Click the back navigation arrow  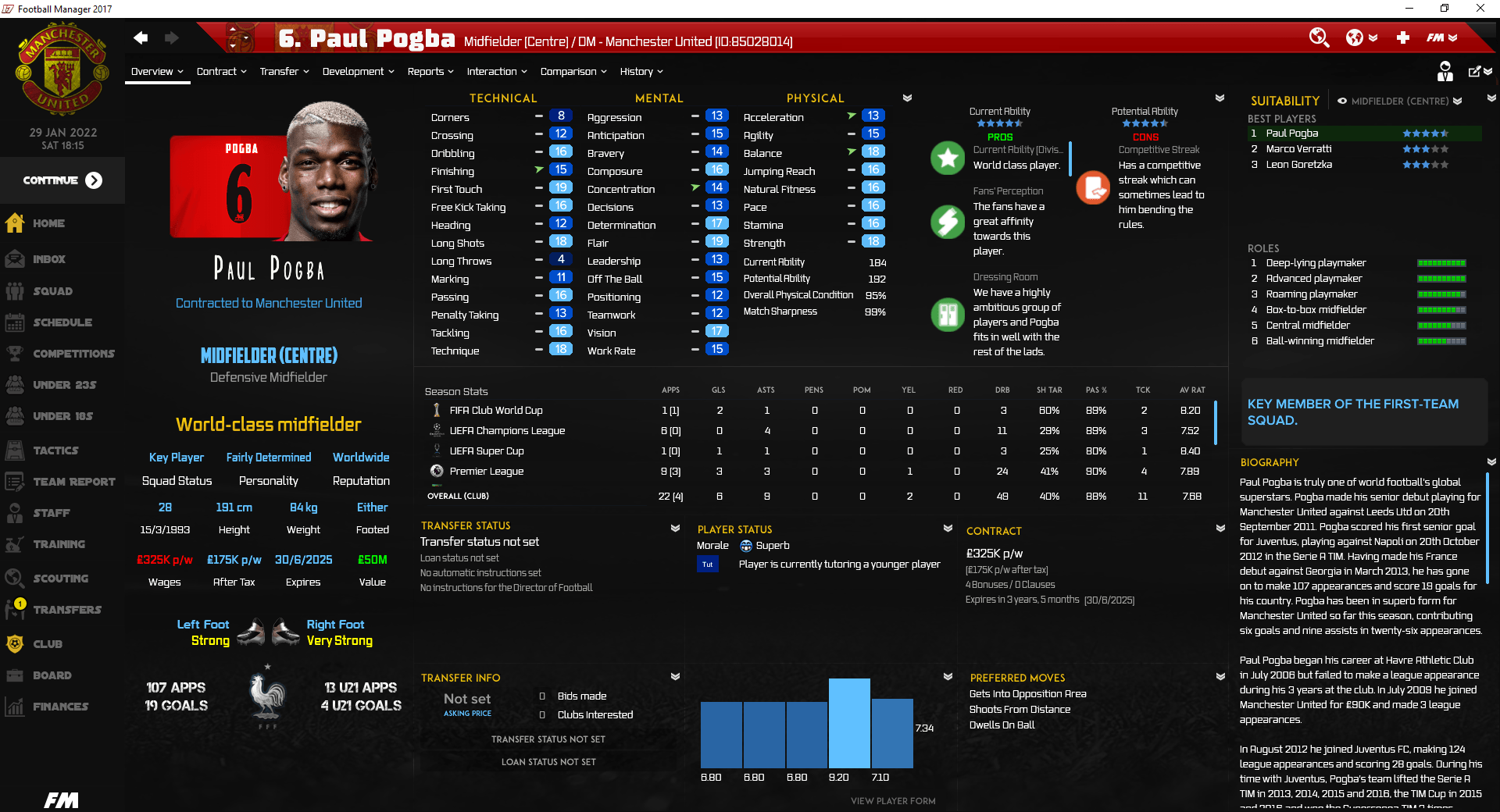[x=141, y=37]
